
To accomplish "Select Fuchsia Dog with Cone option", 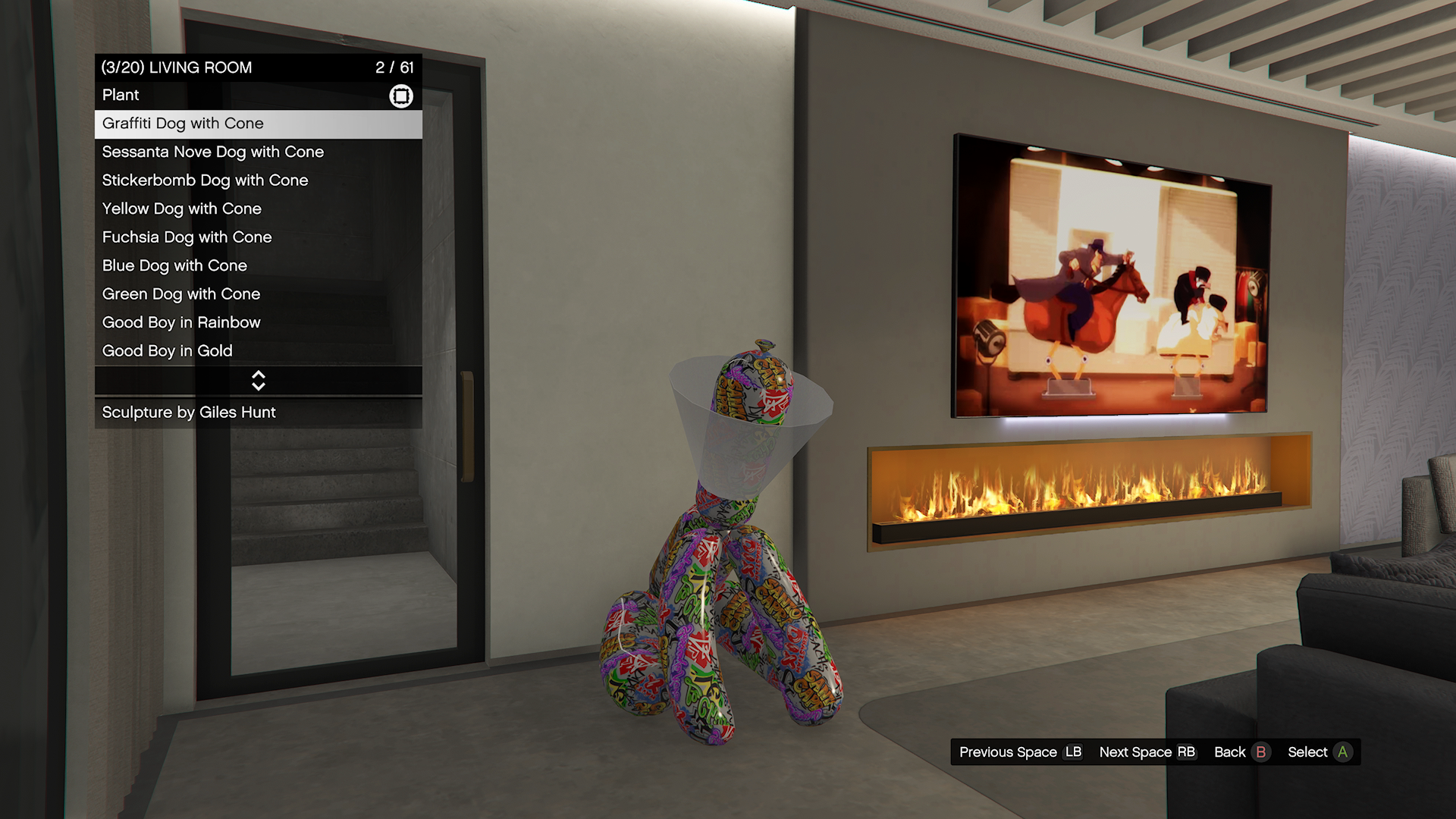I will (258, 237).
